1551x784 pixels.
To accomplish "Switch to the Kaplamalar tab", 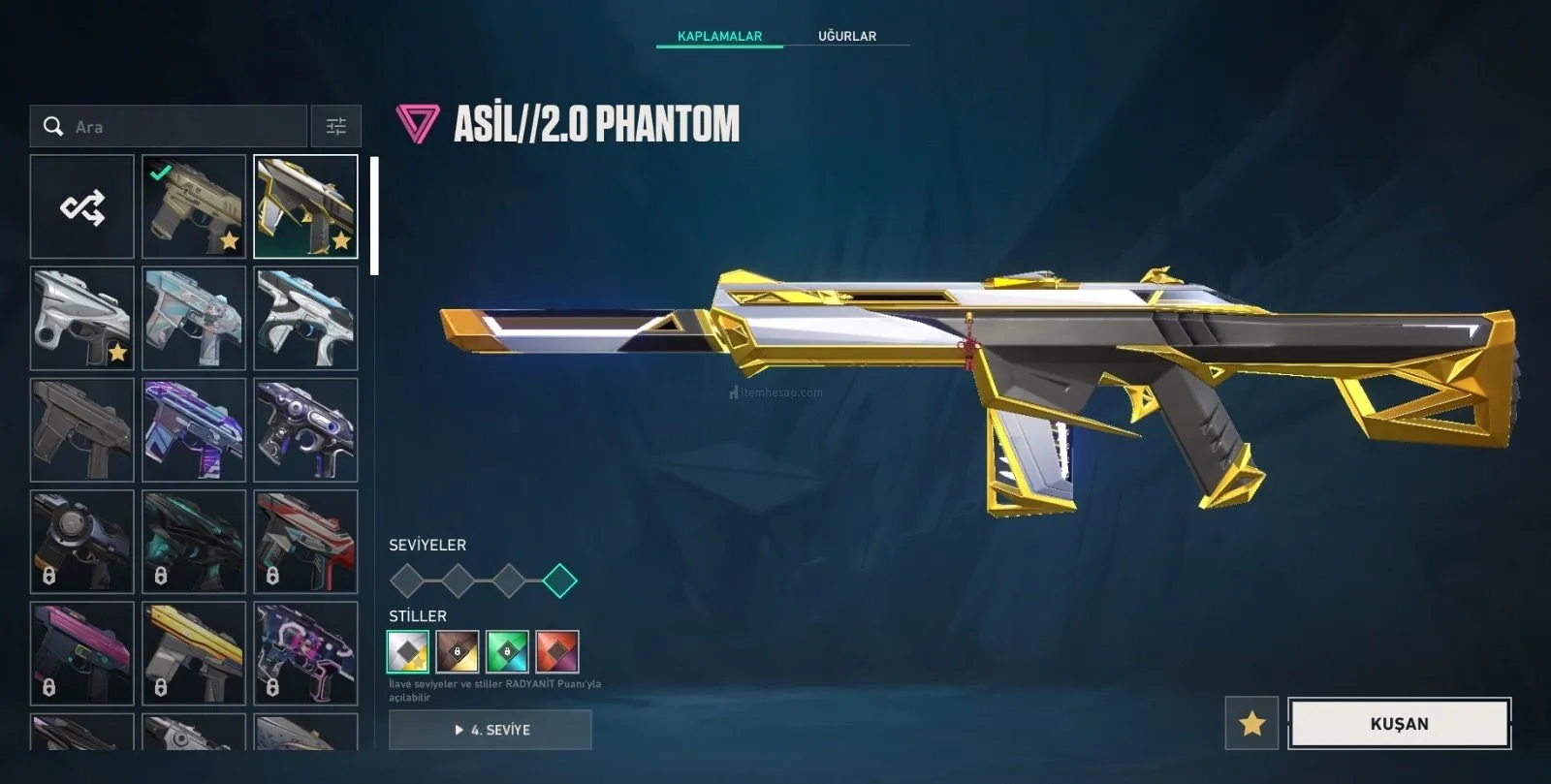I will (719, 36).
